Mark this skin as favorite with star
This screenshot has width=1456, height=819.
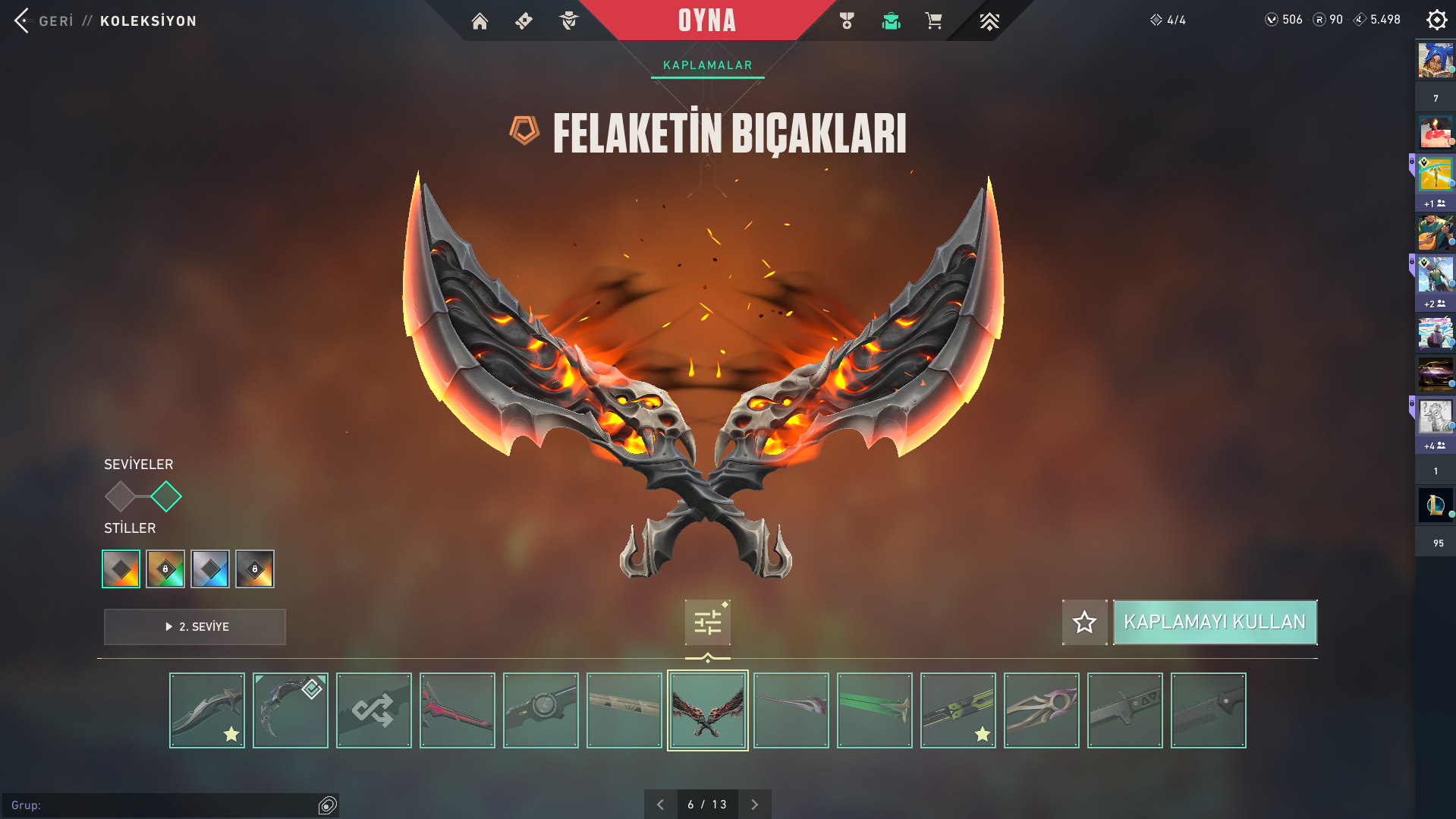pos(1084,622)
